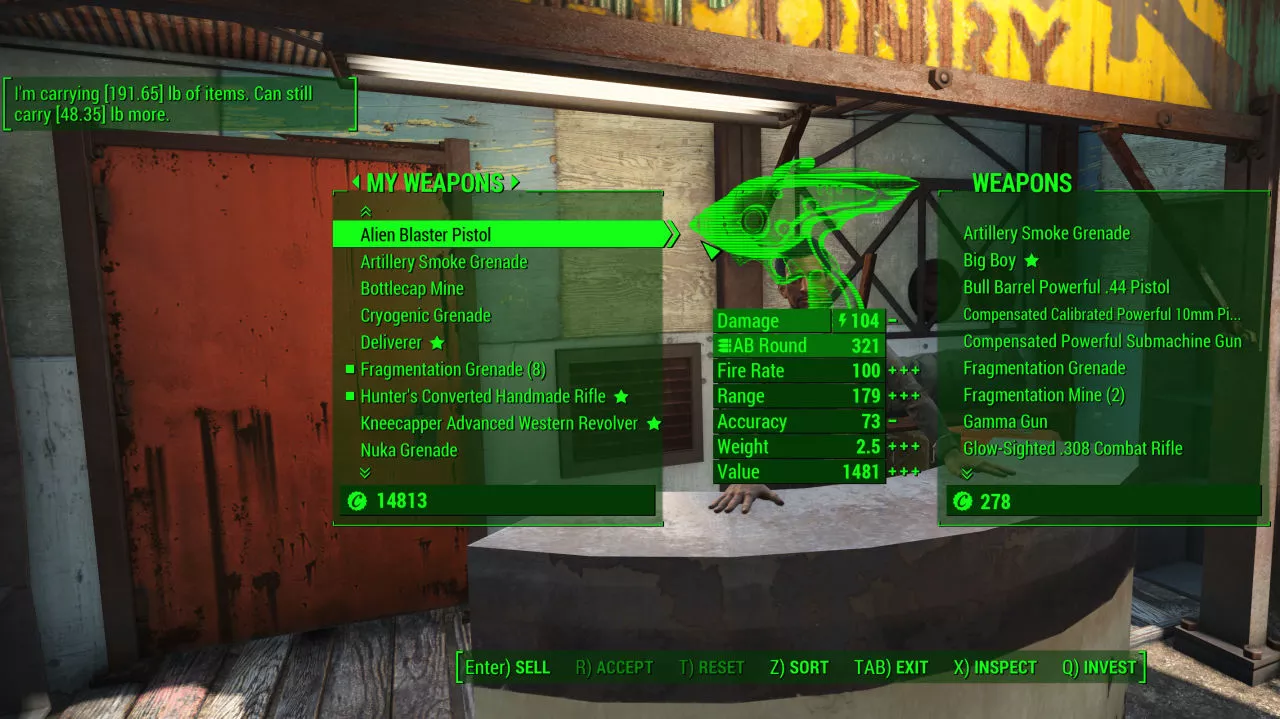The image size is (1280, 719).
Task: Select the Cryogenic Grenade entry
Action: tap(426, 316)
